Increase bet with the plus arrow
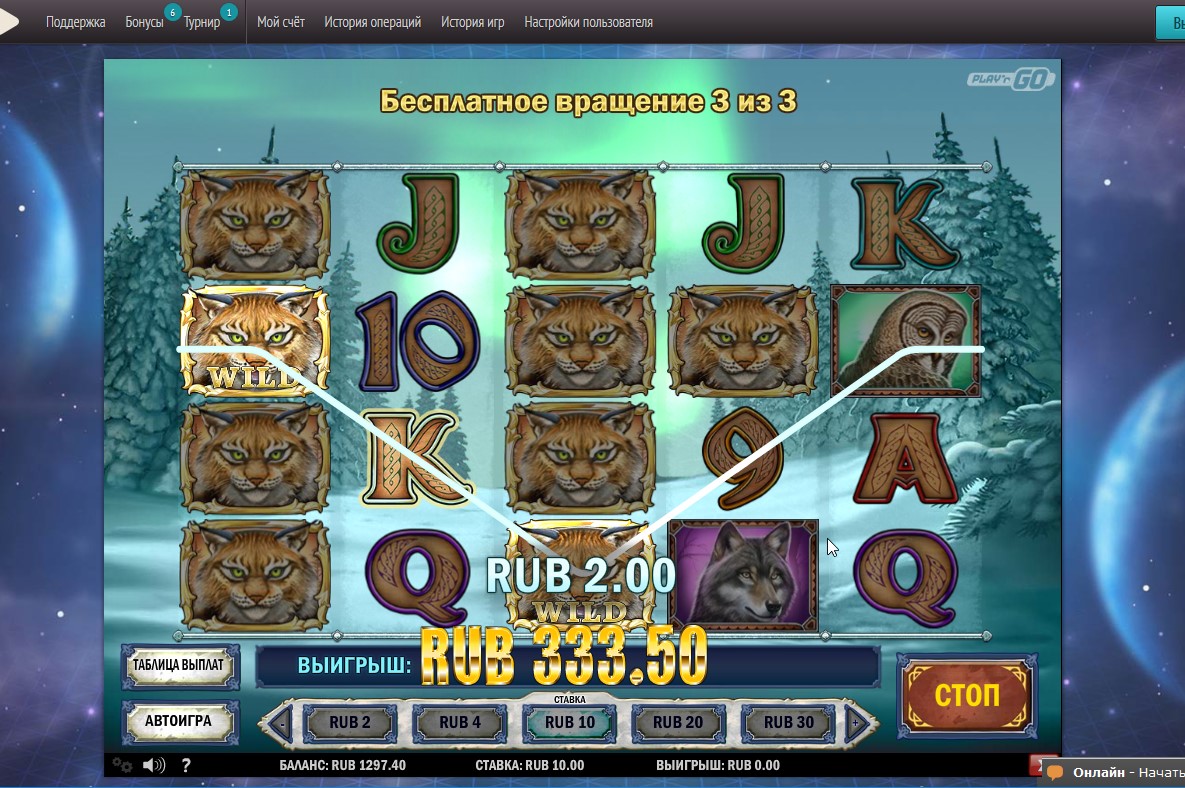Viewport: 1185px width, 788px height. point(856,722)
